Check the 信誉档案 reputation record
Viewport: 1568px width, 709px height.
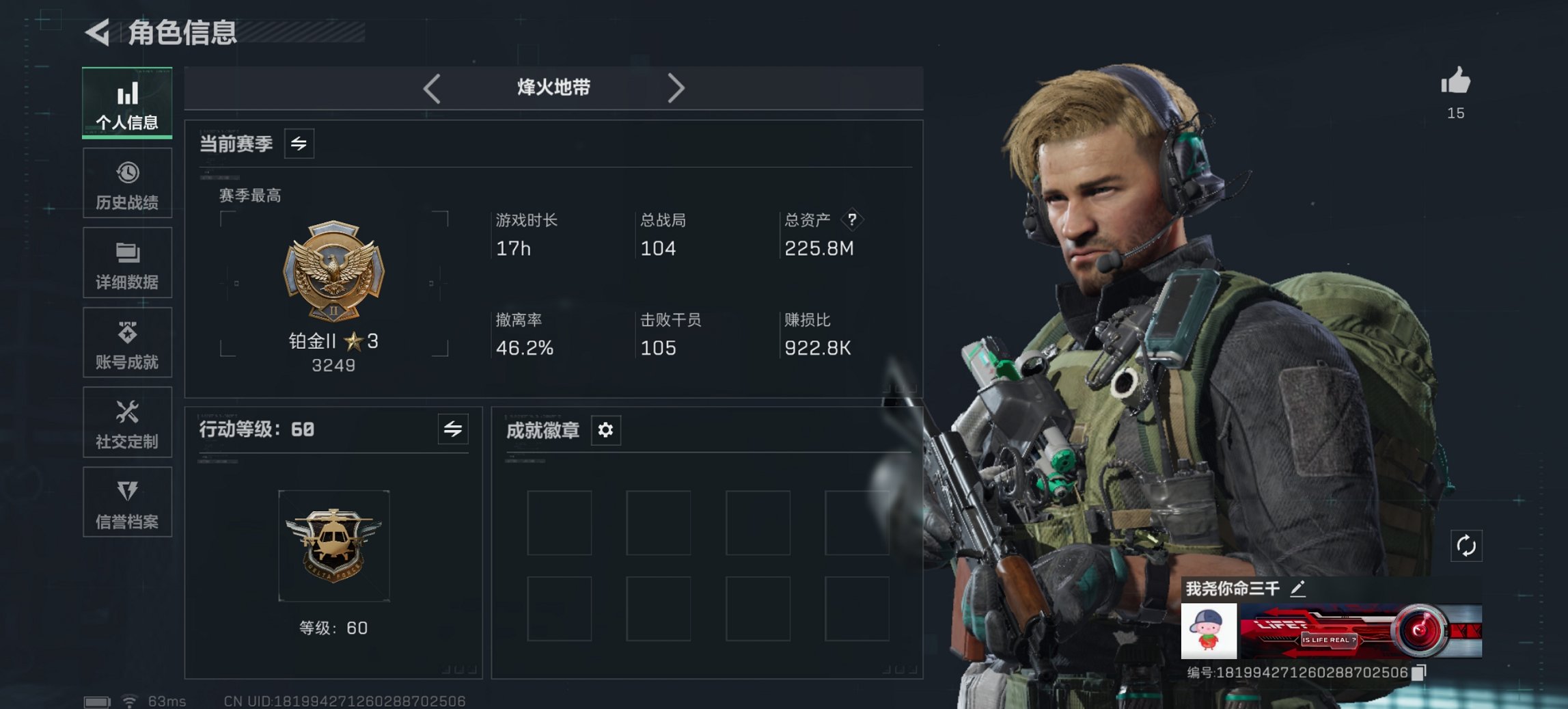coord(127,503)
